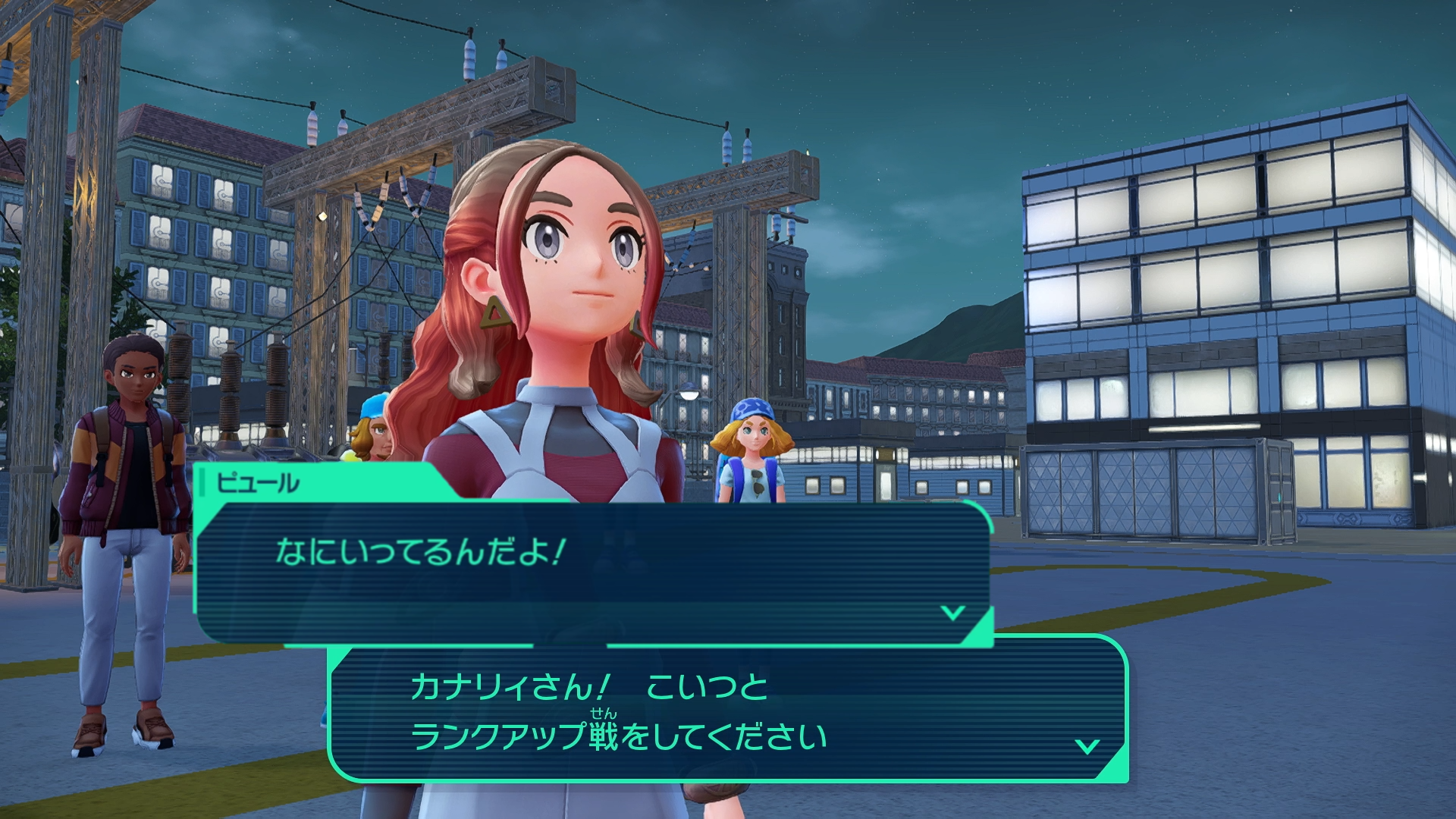
Task: Select the なにいってるんだよ! dialogue box
Action: tap(591, 570)
